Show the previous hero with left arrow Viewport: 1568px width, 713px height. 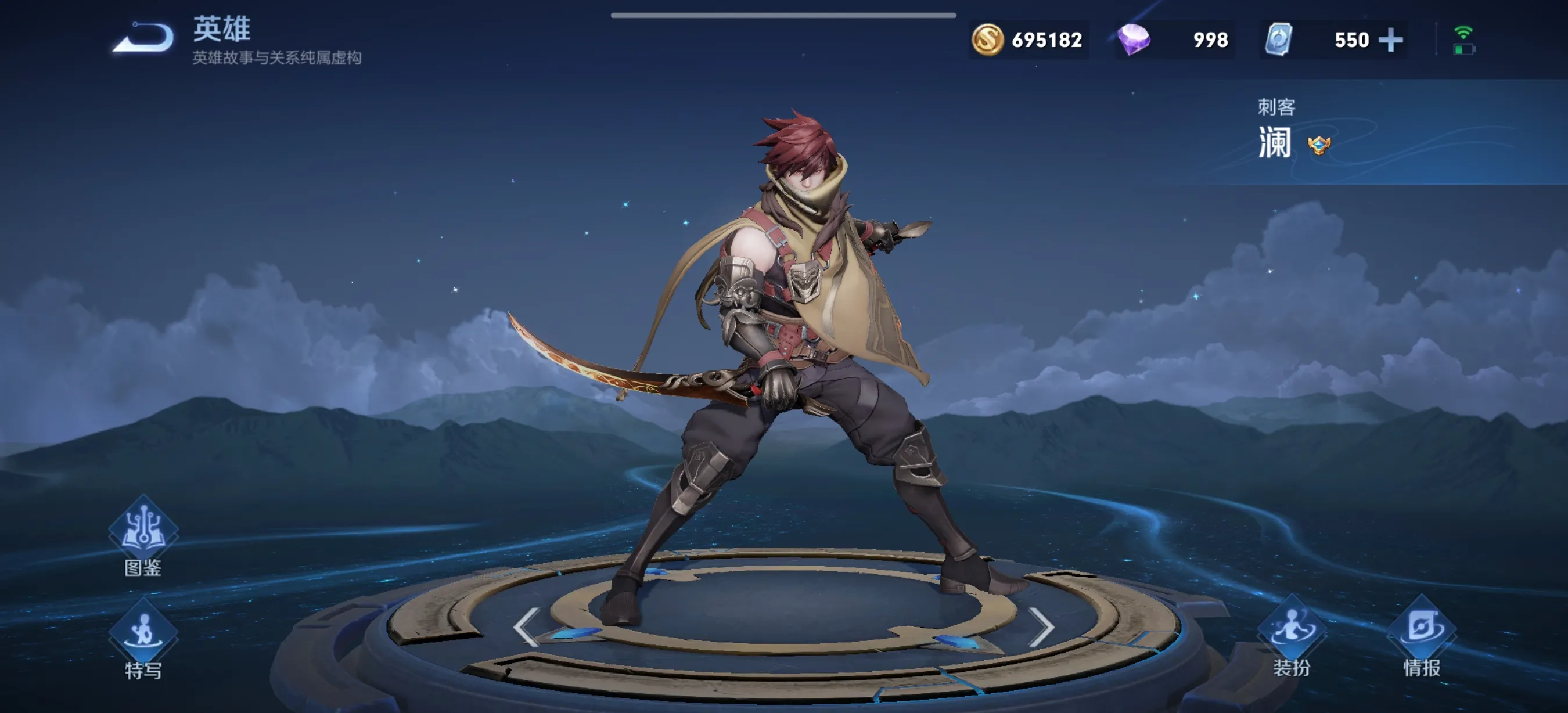coord(526,626)
